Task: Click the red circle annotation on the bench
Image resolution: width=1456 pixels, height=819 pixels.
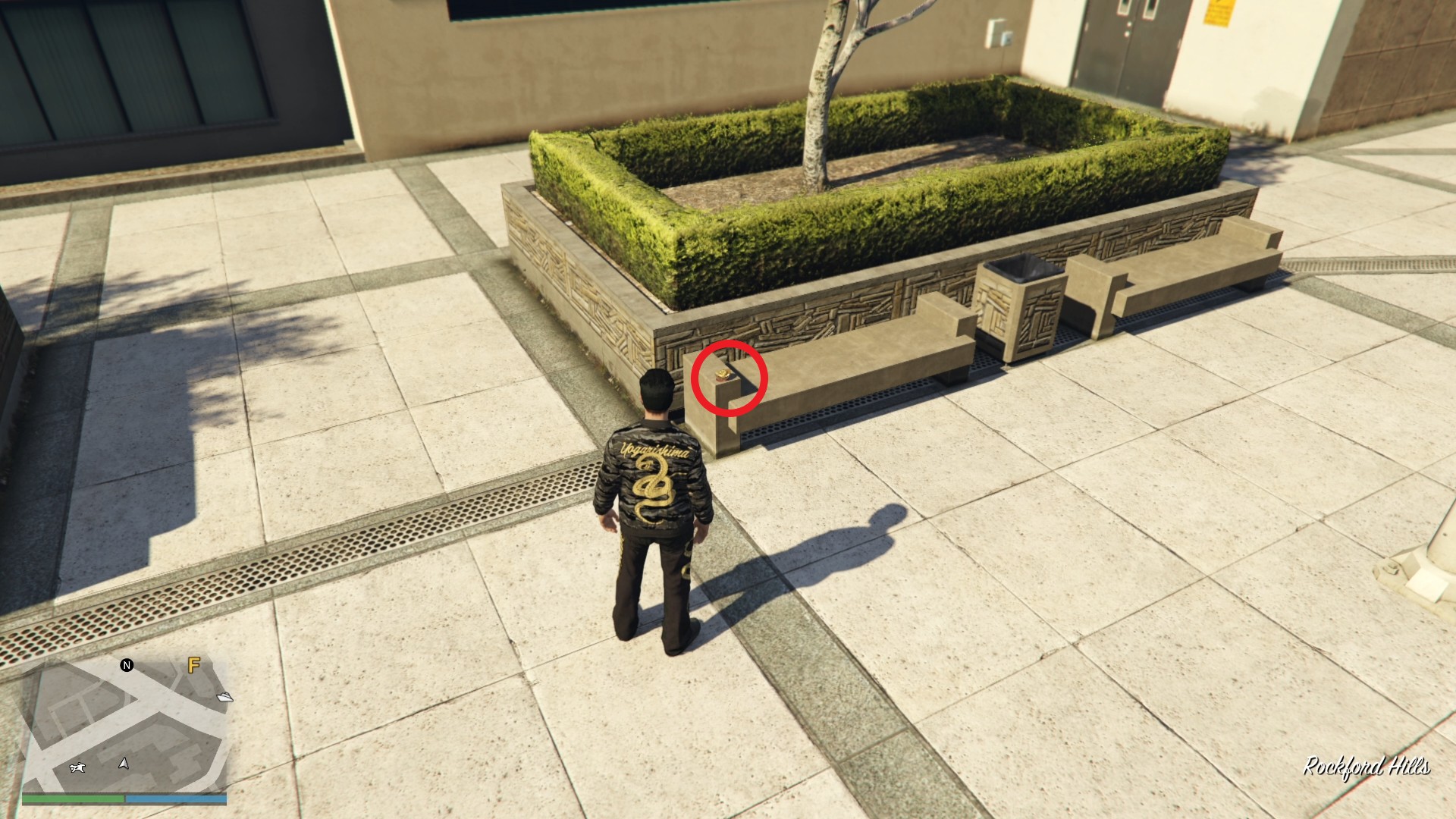Action: (x=730, y=378)
